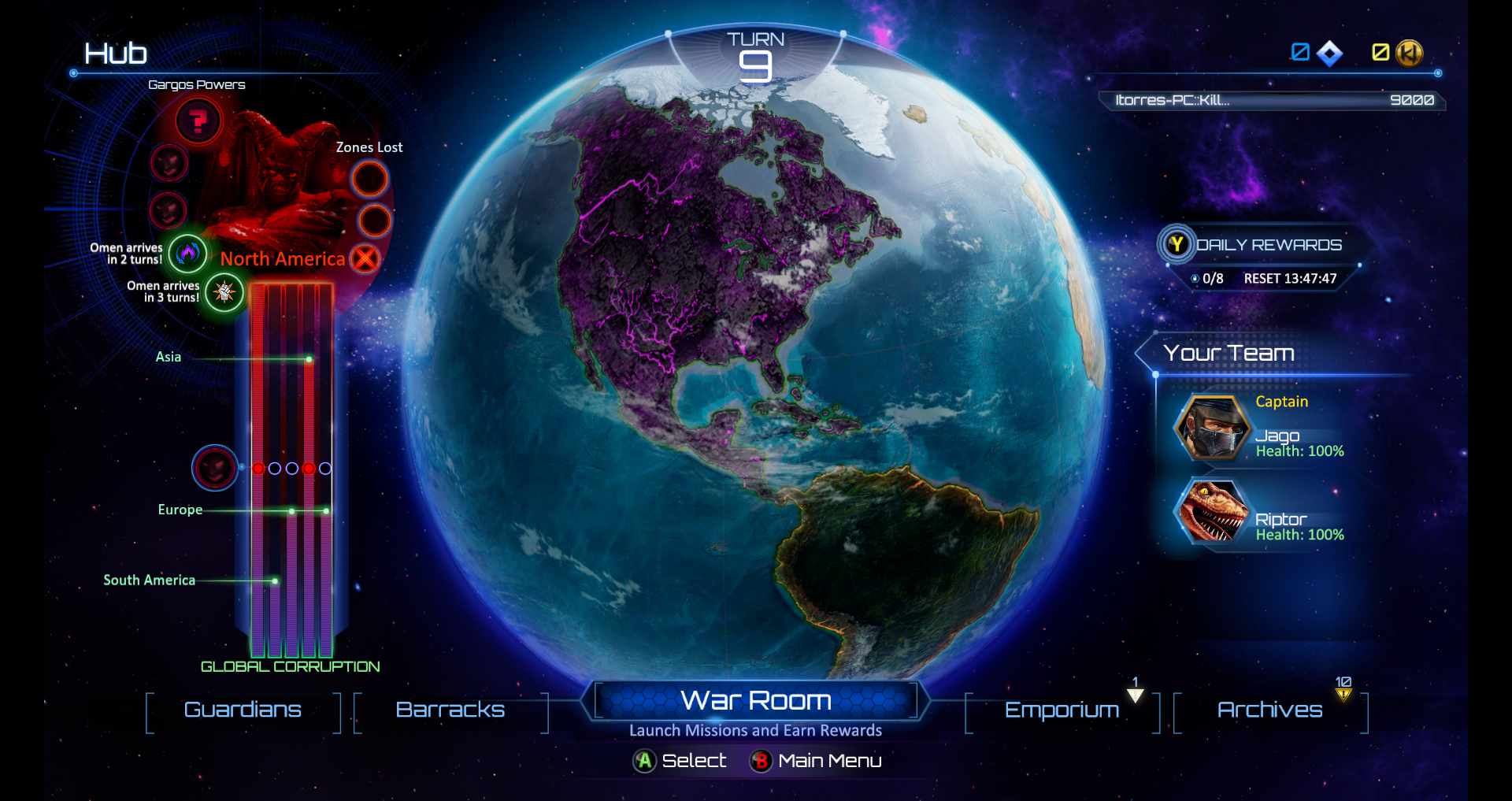The image size is (1512, 801).
Task: Select the North America lost zone marker
Action: click(365, 258)
